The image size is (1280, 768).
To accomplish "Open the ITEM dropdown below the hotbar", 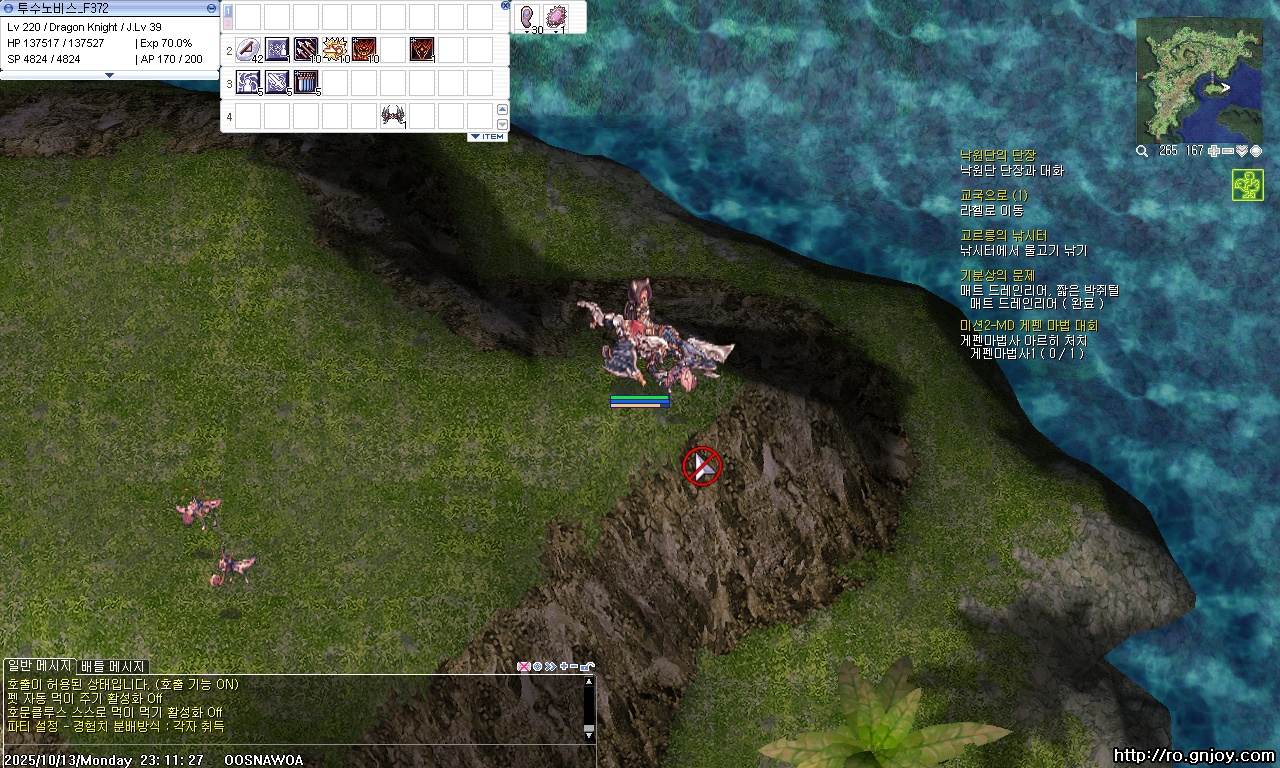I will [487, 136].
